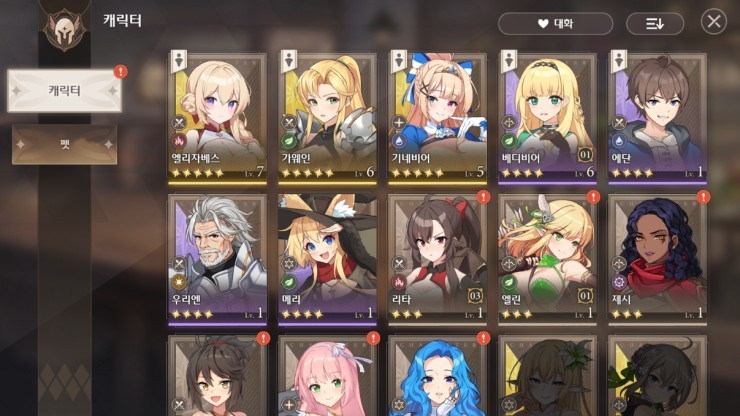This screenshot has width=740, height=416.
Task: Select the 기네비어 character card
Action: tap(437, 118)
